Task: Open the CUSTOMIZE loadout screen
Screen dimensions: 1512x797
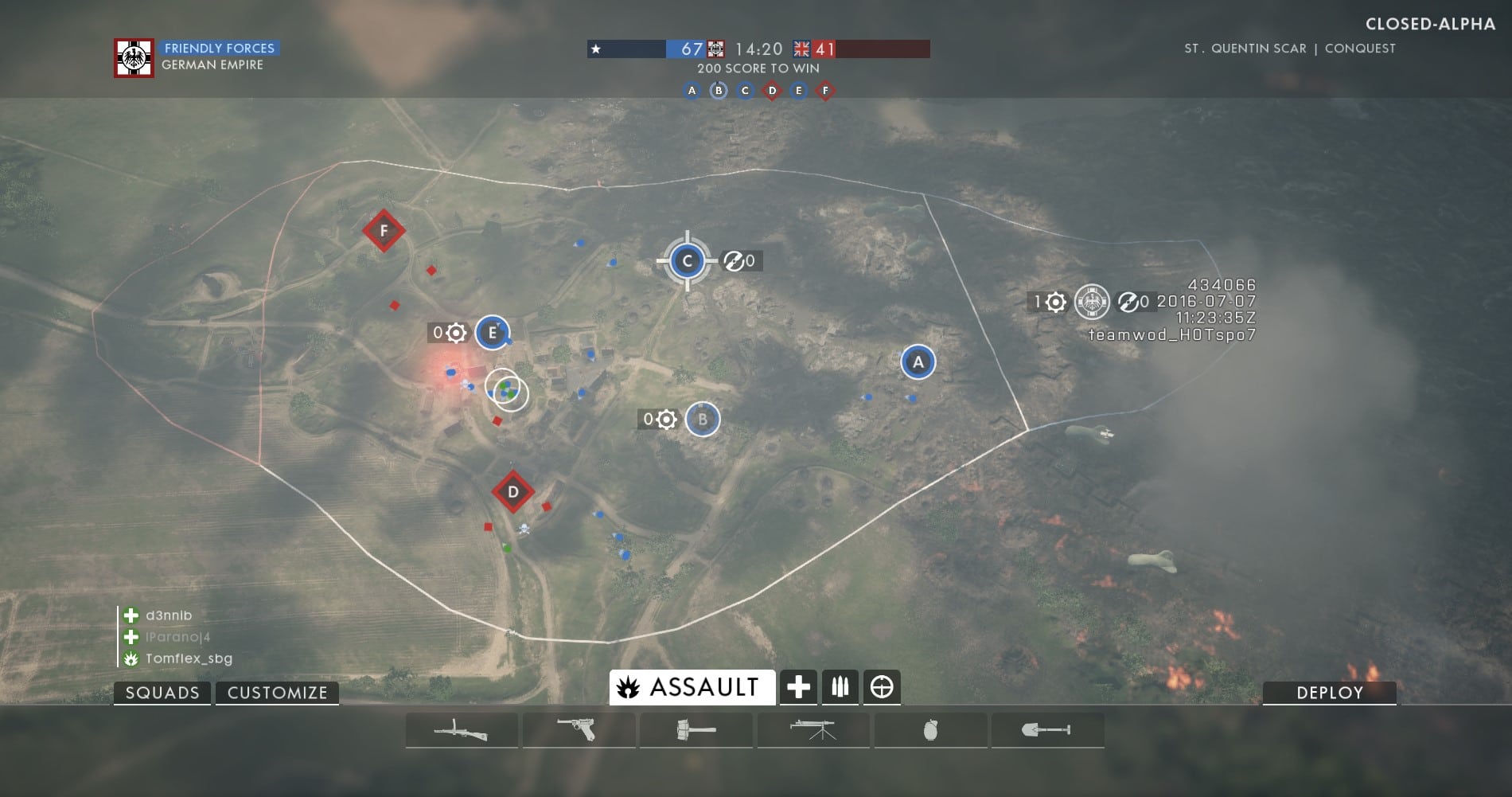Action: 277,693
